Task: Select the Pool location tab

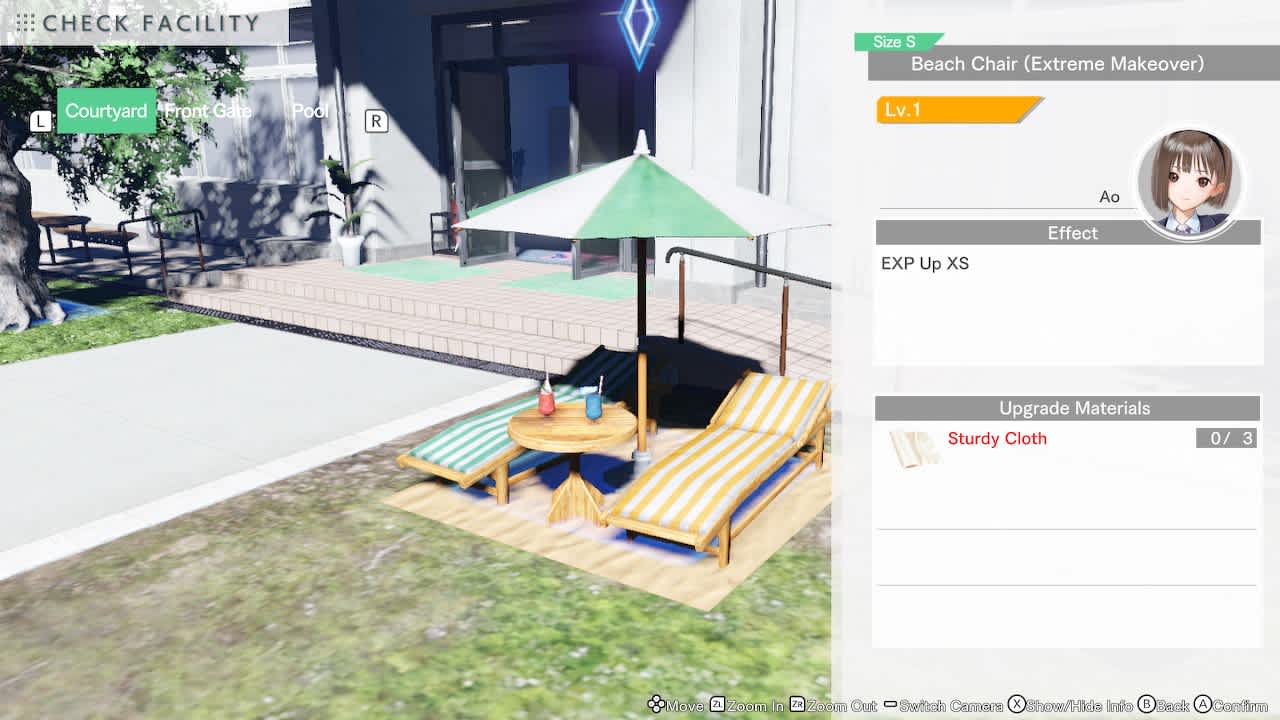Action: click(x=309, y=111)
